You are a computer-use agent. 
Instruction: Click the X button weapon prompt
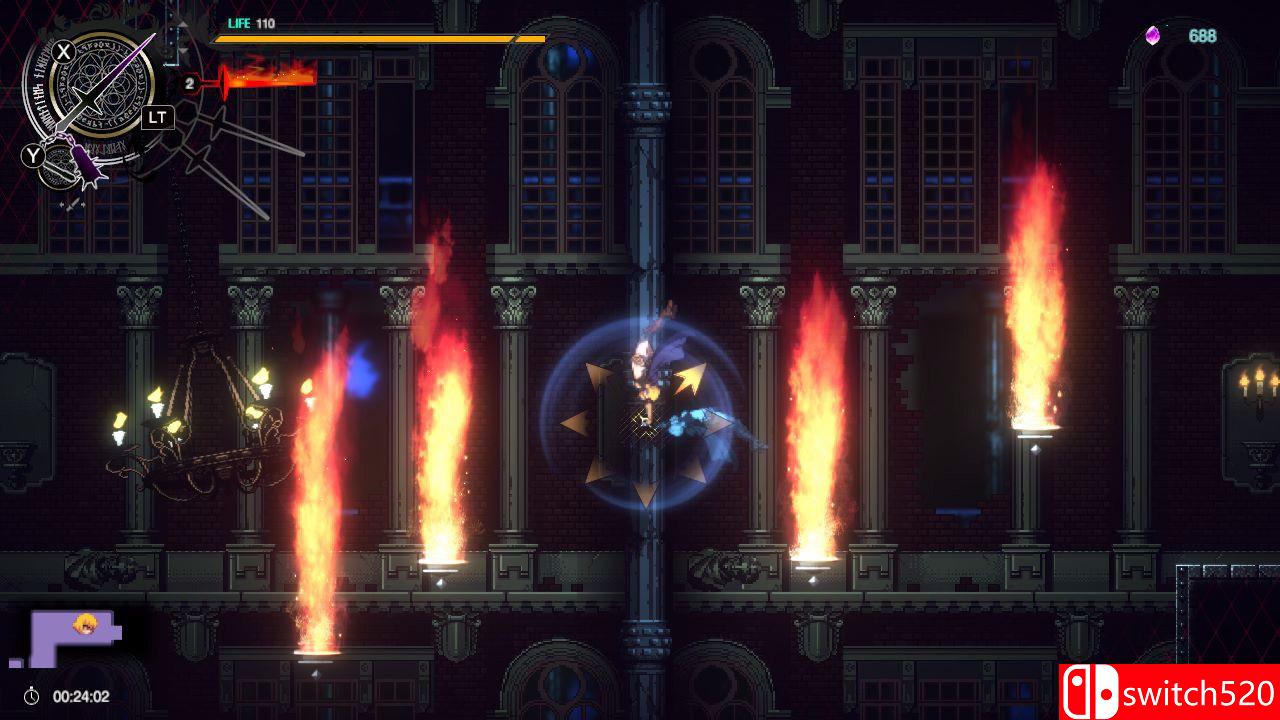(63, 50)
